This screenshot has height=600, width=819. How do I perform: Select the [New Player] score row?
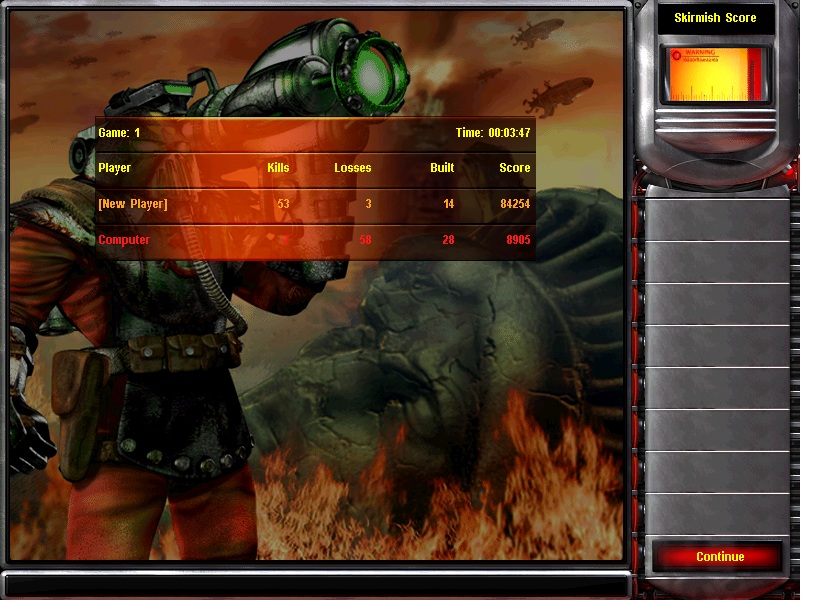tap(314, 205)
